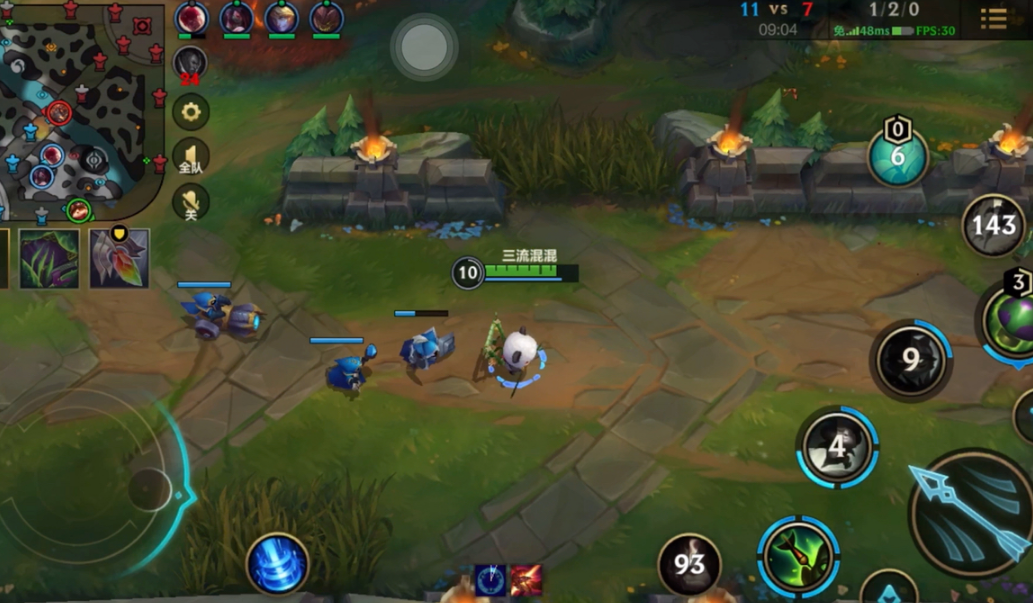Tap the movement joystick knob
The width and height of the screenshot is (1033, 603).
pyautogui.click(x=149, y=488)
